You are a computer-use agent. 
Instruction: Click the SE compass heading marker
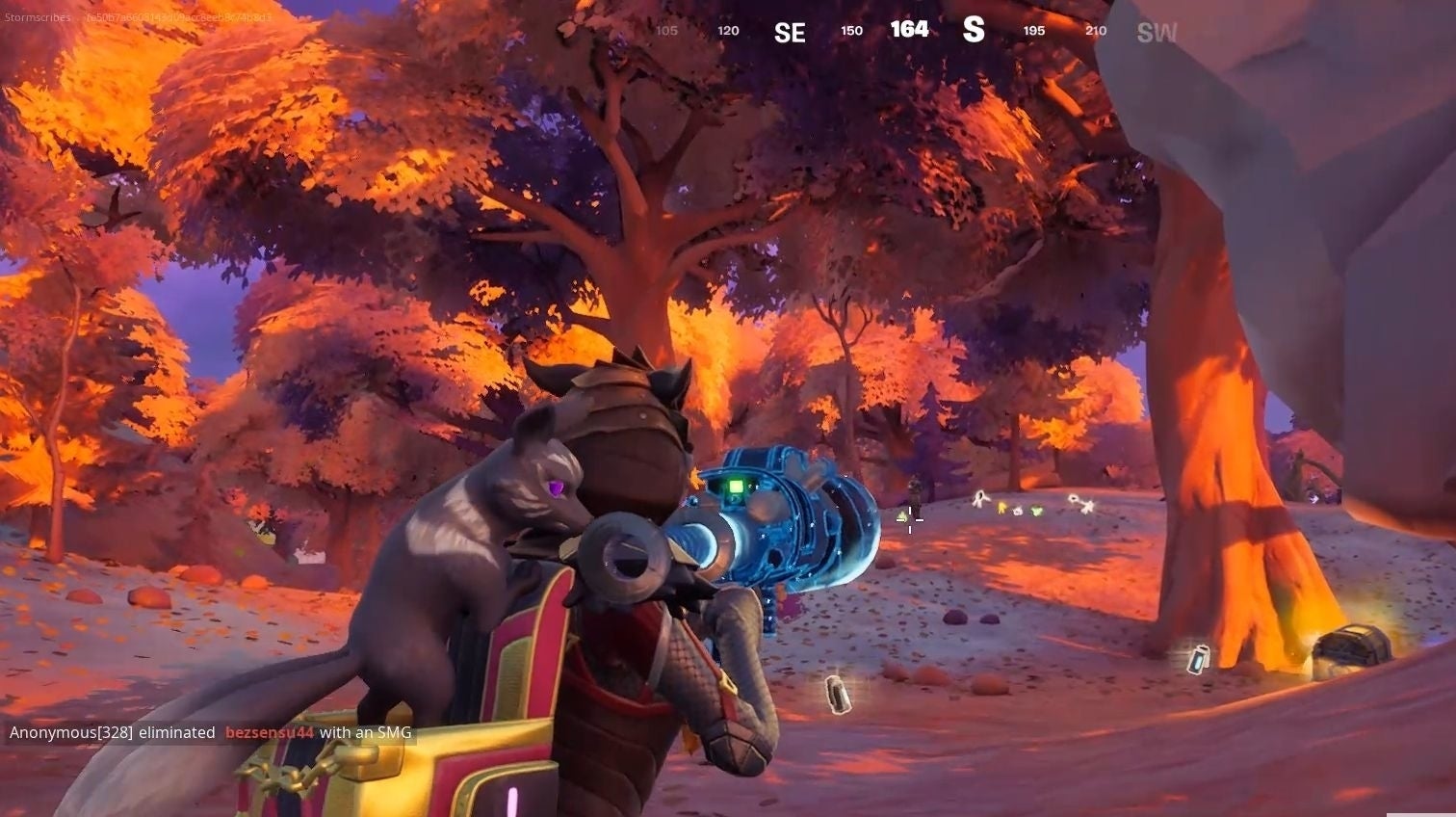point(790,30)
